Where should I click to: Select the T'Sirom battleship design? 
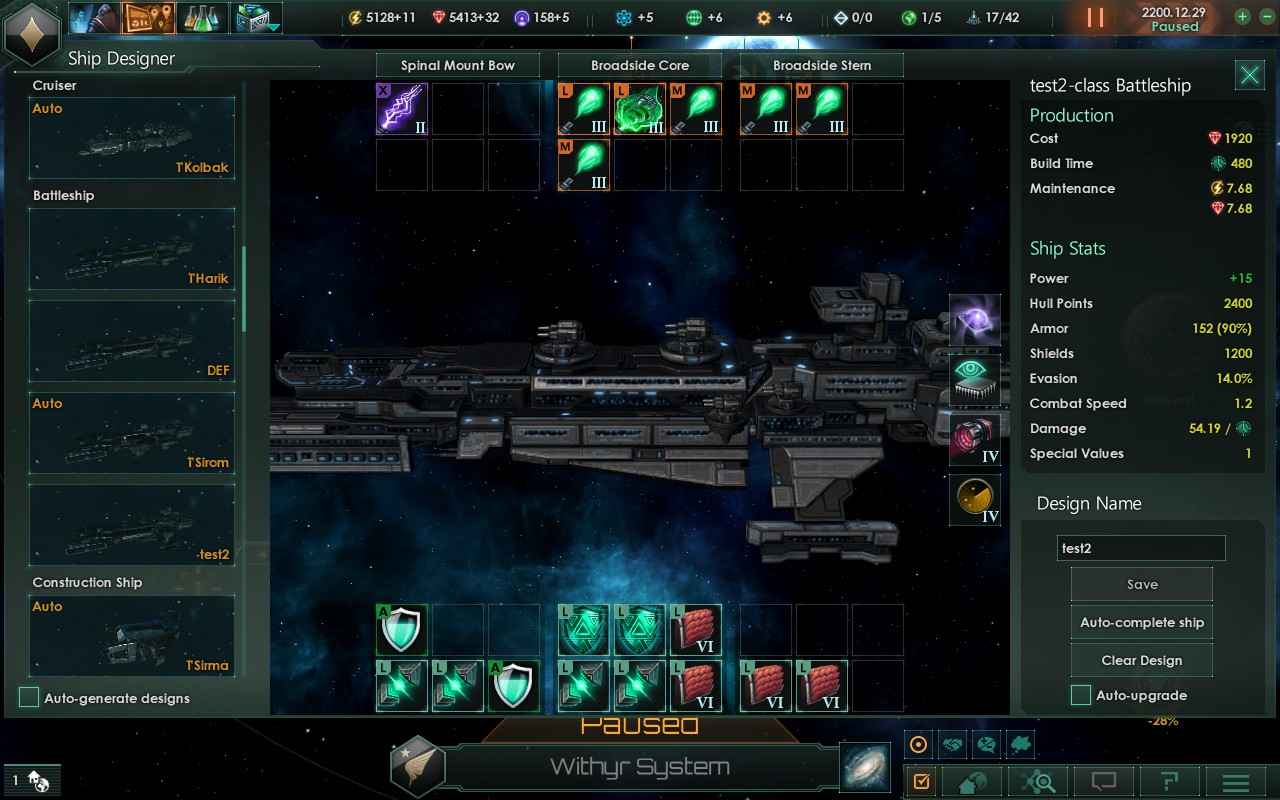pyautogui.click(x=132, y=433)
